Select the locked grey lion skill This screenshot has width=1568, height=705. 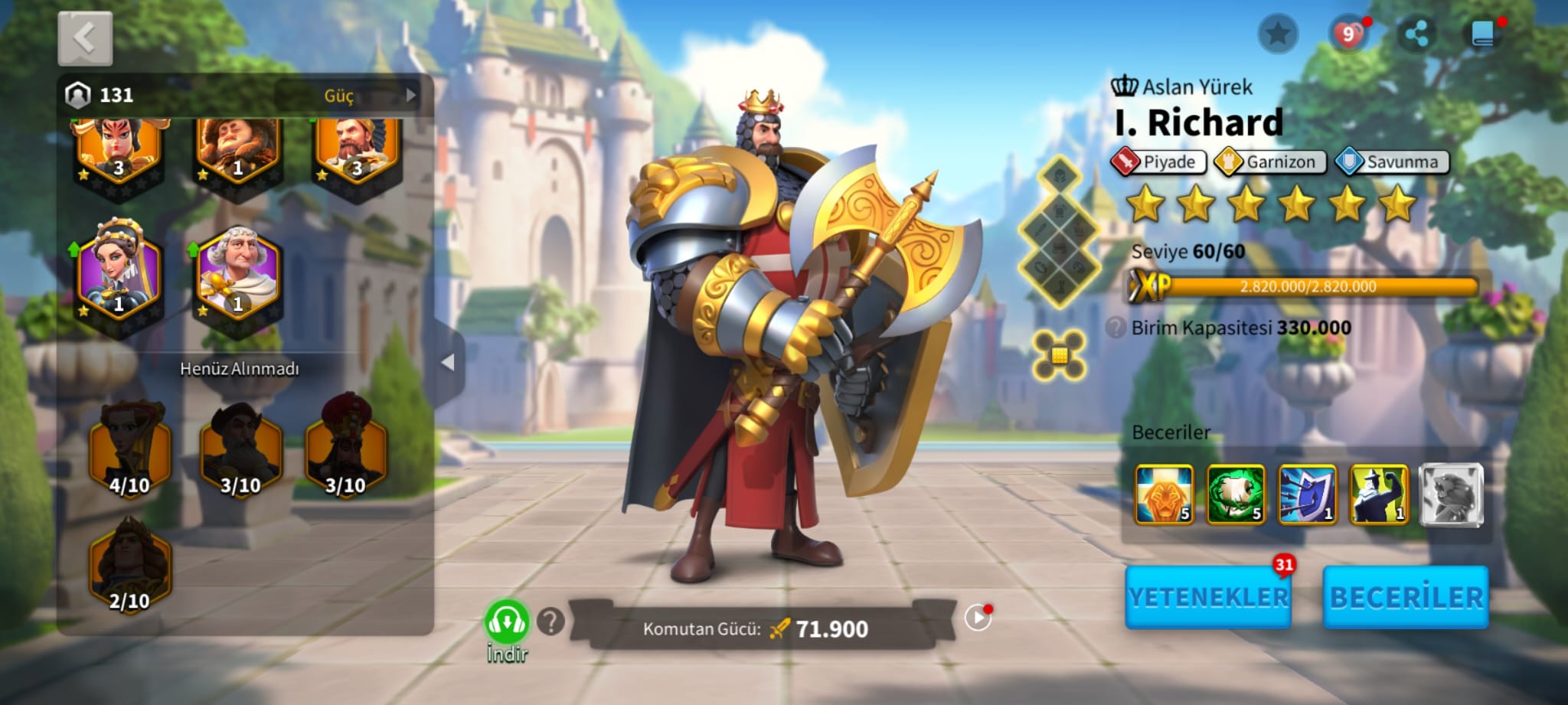click(x=1451, y=494)
